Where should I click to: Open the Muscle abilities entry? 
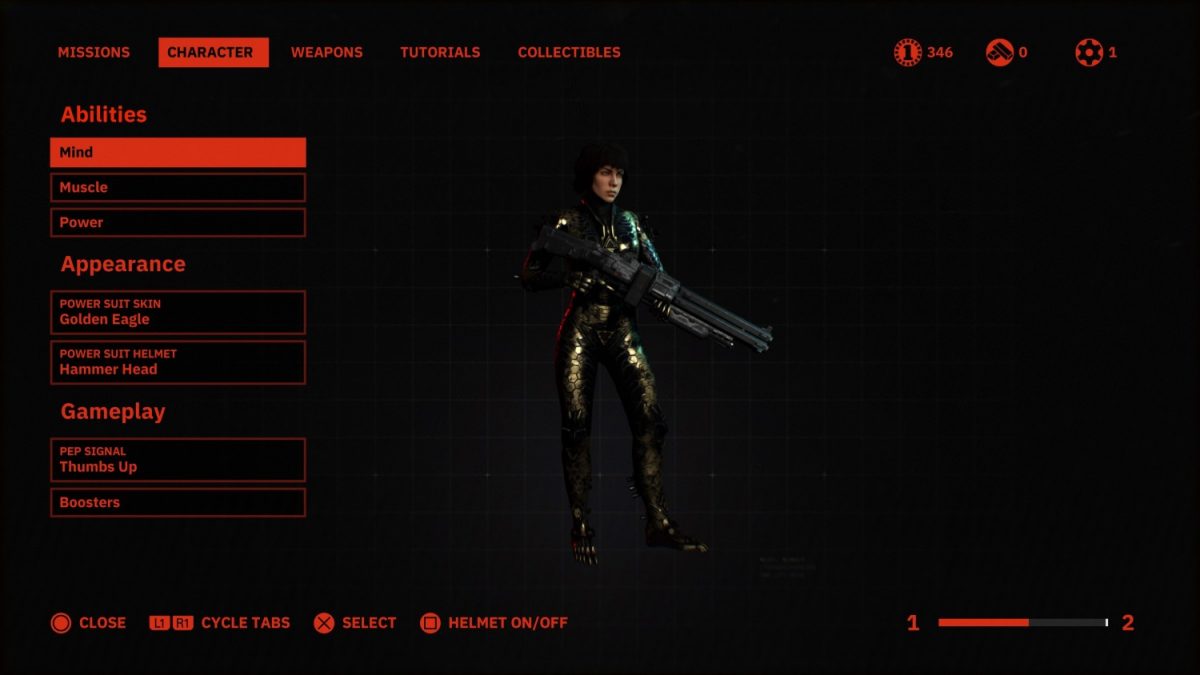[x=178, y=187]
